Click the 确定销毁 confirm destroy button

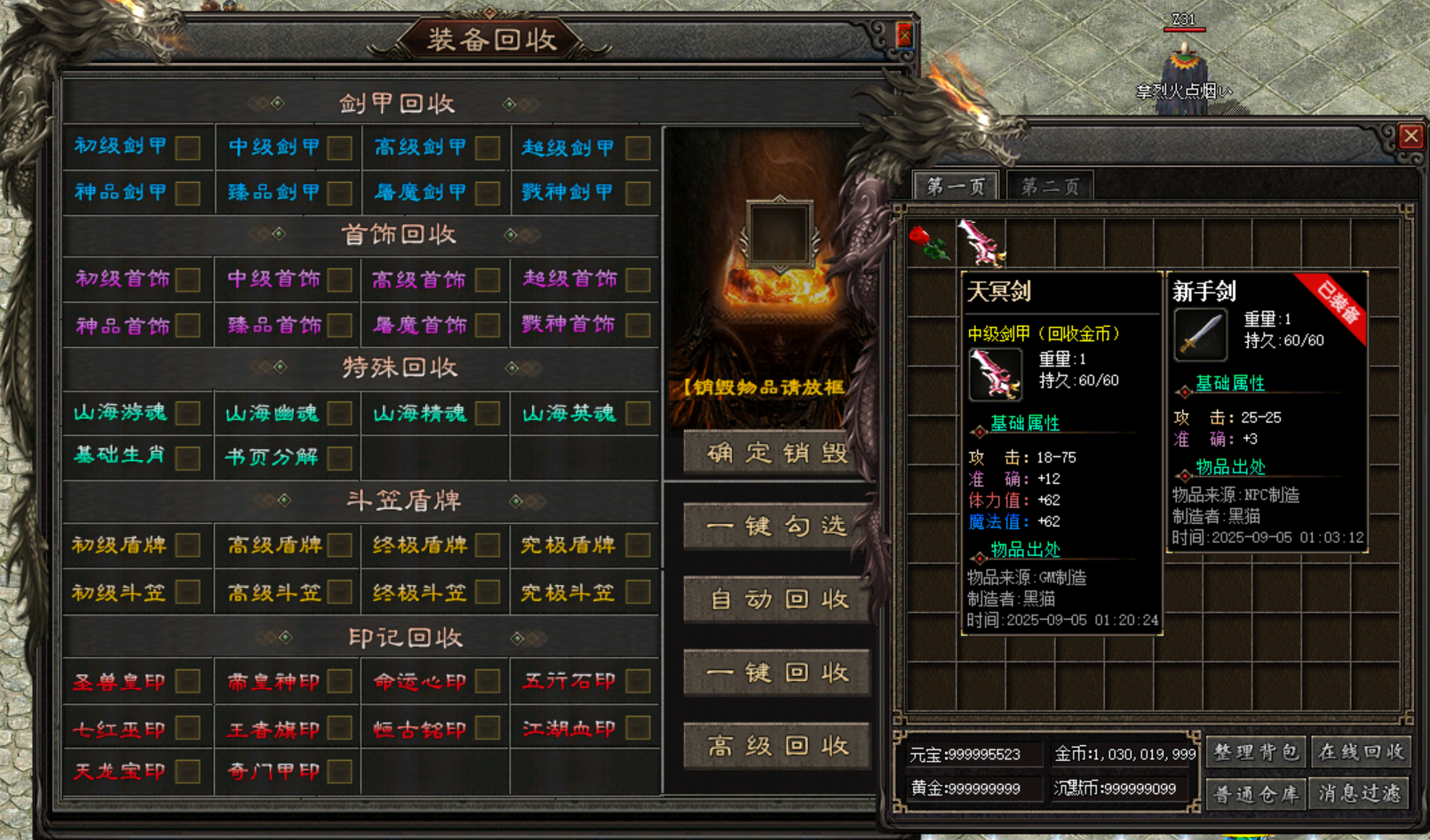[x=776, y=453]
